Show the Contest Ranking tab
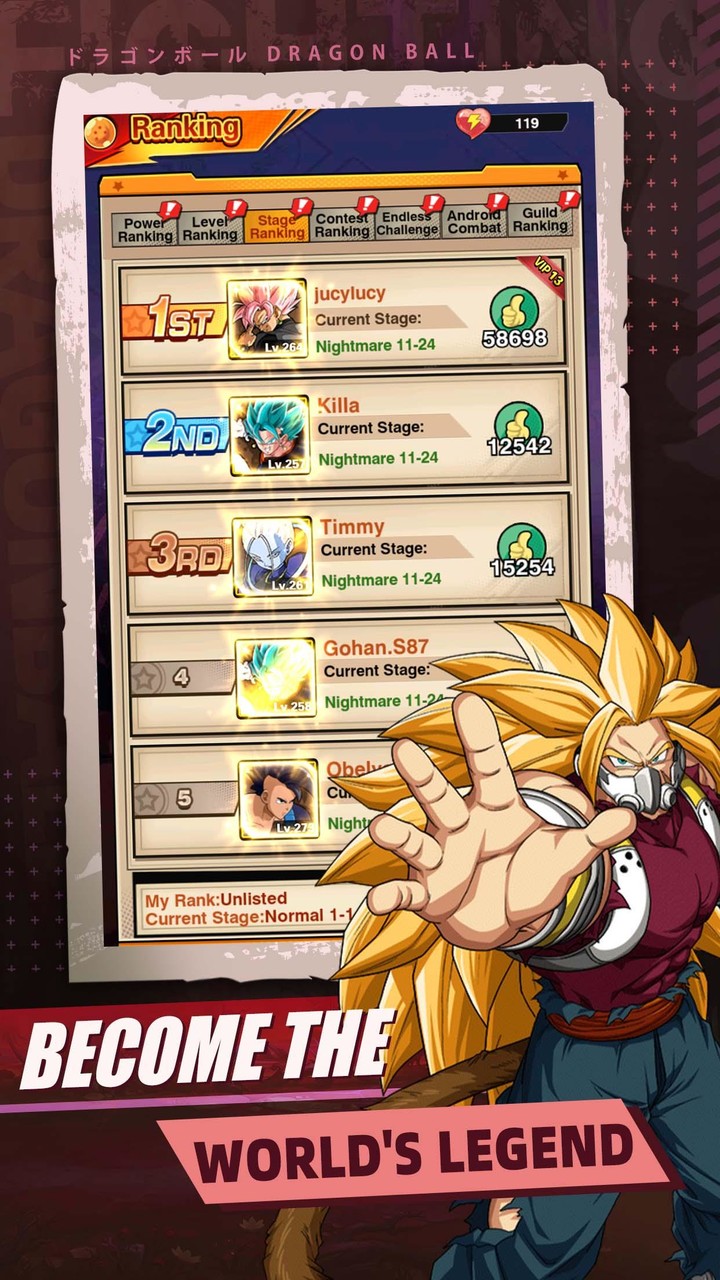Viewport: 720px width, 1280px height. [342, 224]
